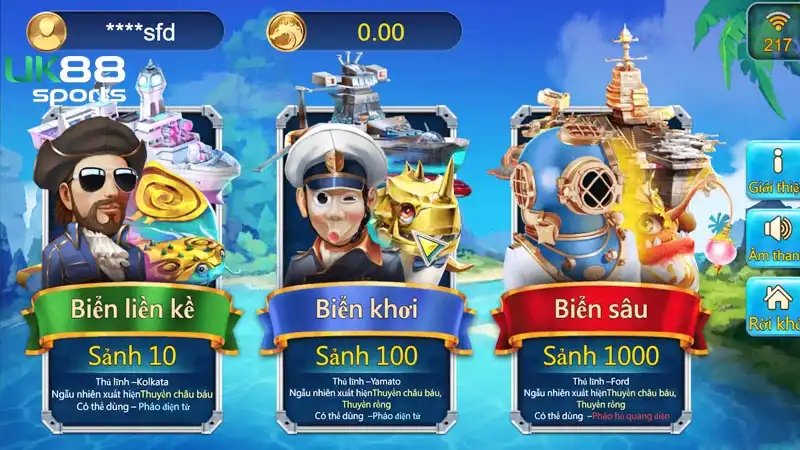Open the Giới thiệu info button
800x450 pixels.
[776, 170]
